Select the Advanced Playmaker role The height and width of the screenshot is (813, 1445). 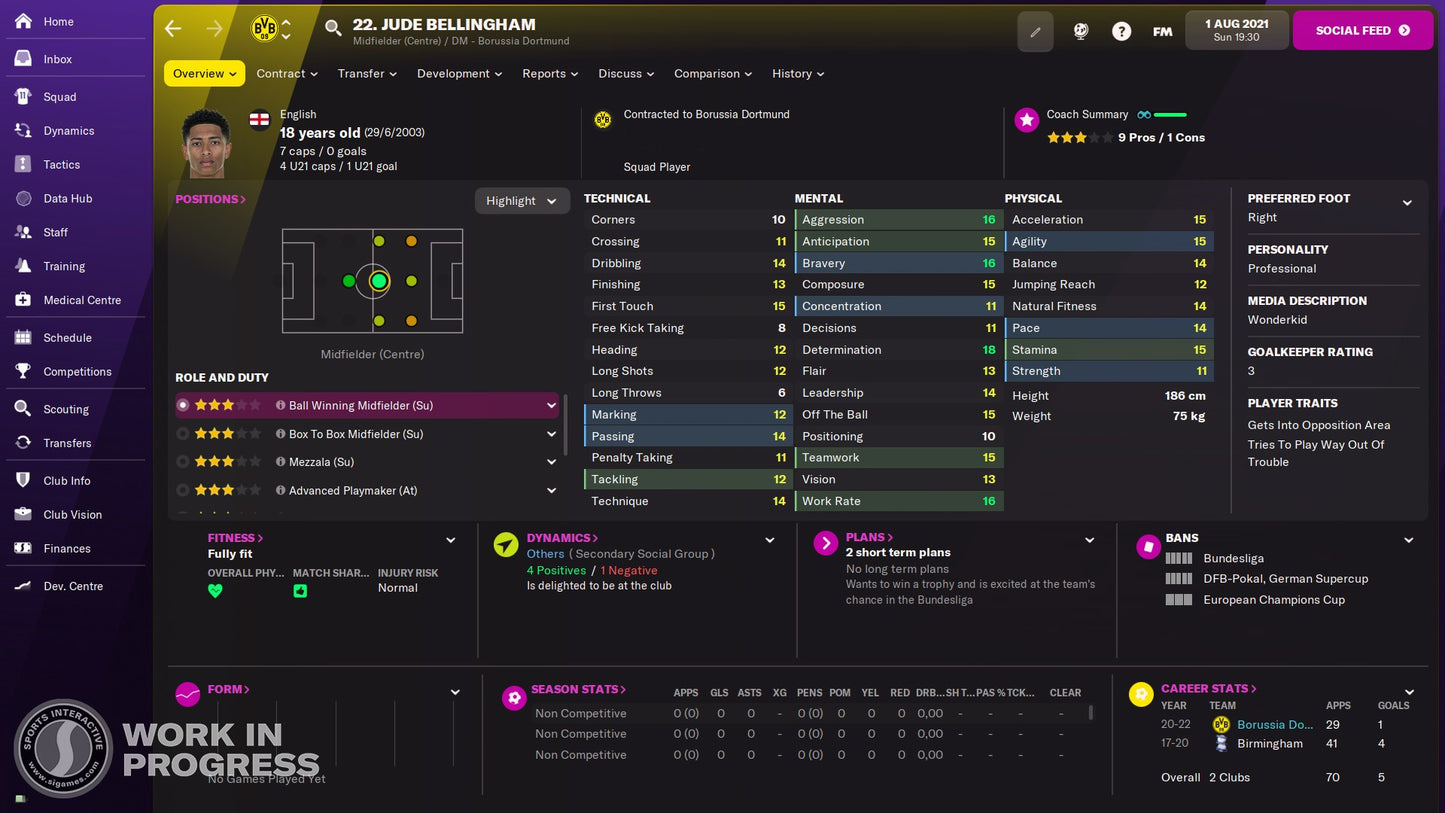(181, 490)
